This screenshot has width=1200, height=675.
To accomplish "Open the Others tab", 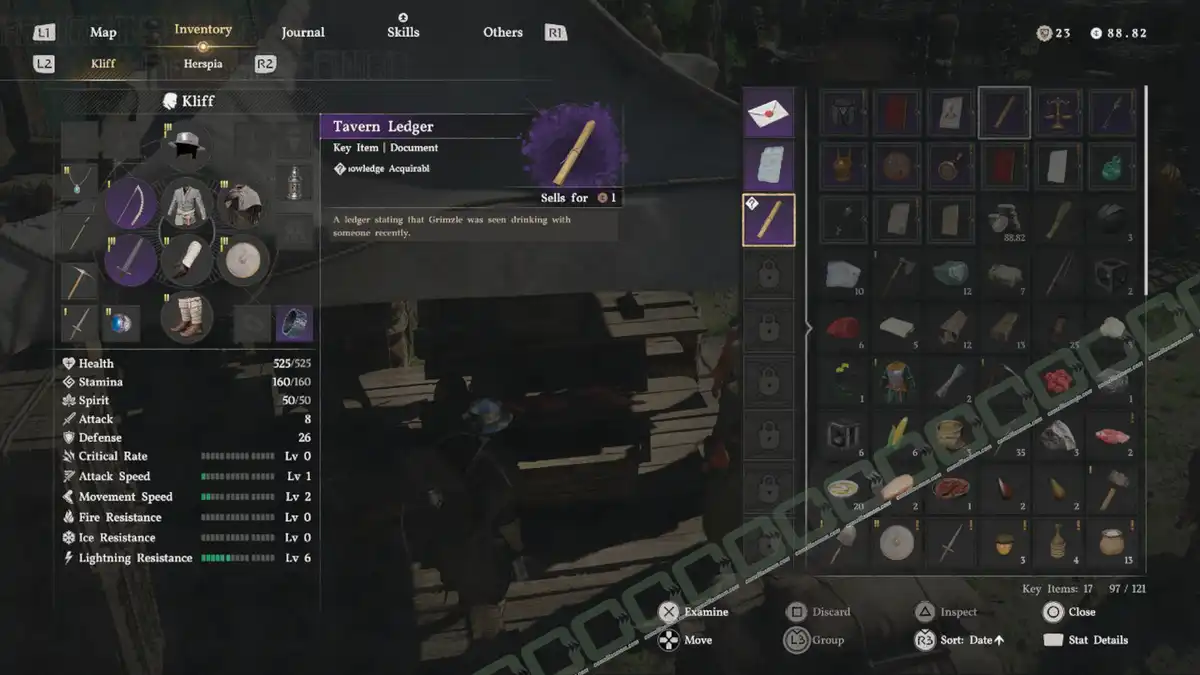I will tap(503, 33).
